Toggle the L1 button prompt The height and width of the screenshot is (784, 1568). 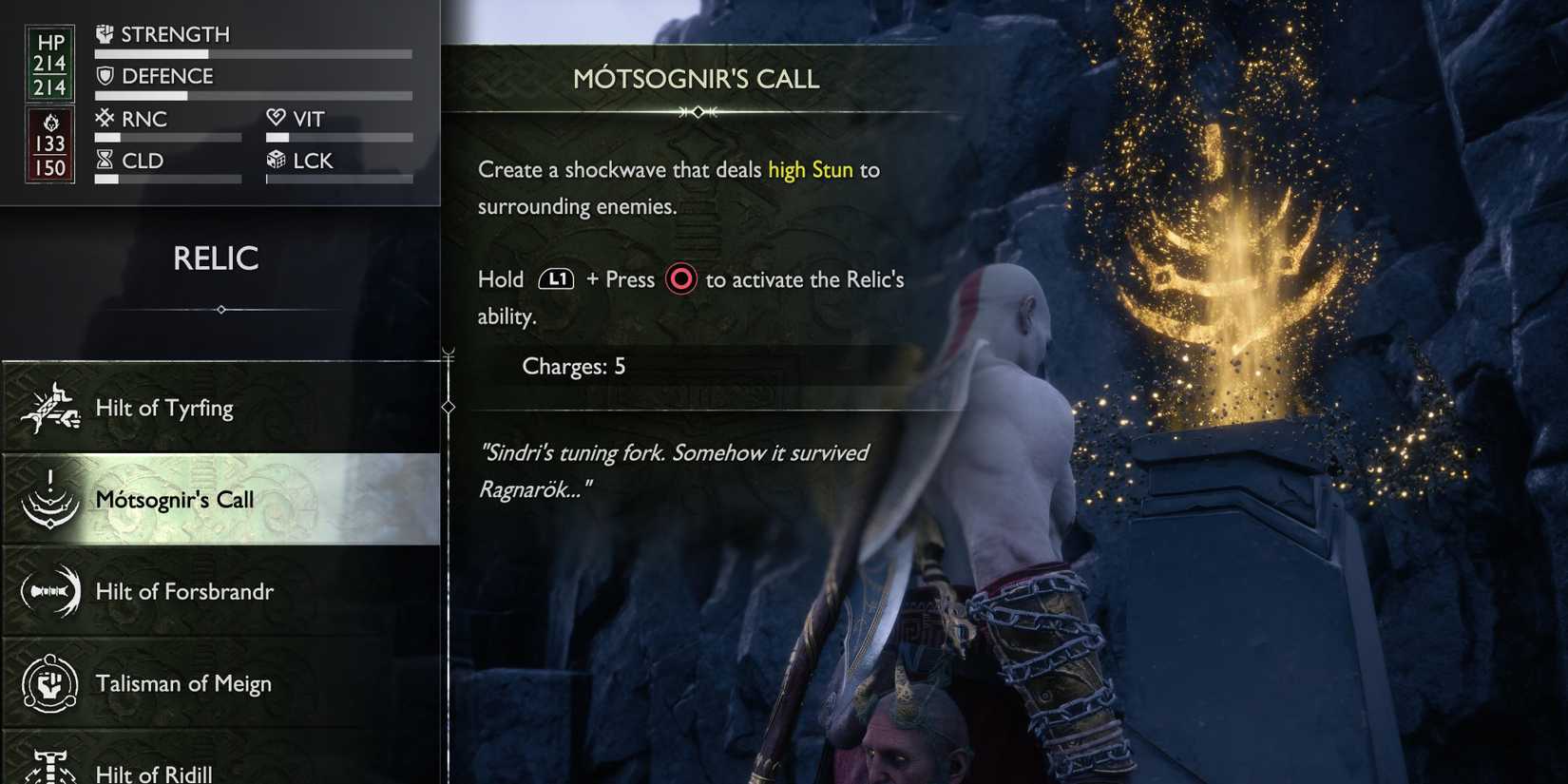tap(557, 278)
